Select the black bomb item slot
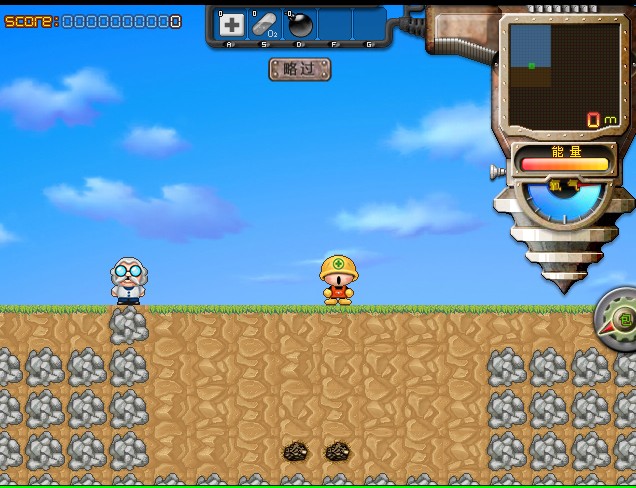The height and width of the screenshot is (488, 636). point(300,25)
